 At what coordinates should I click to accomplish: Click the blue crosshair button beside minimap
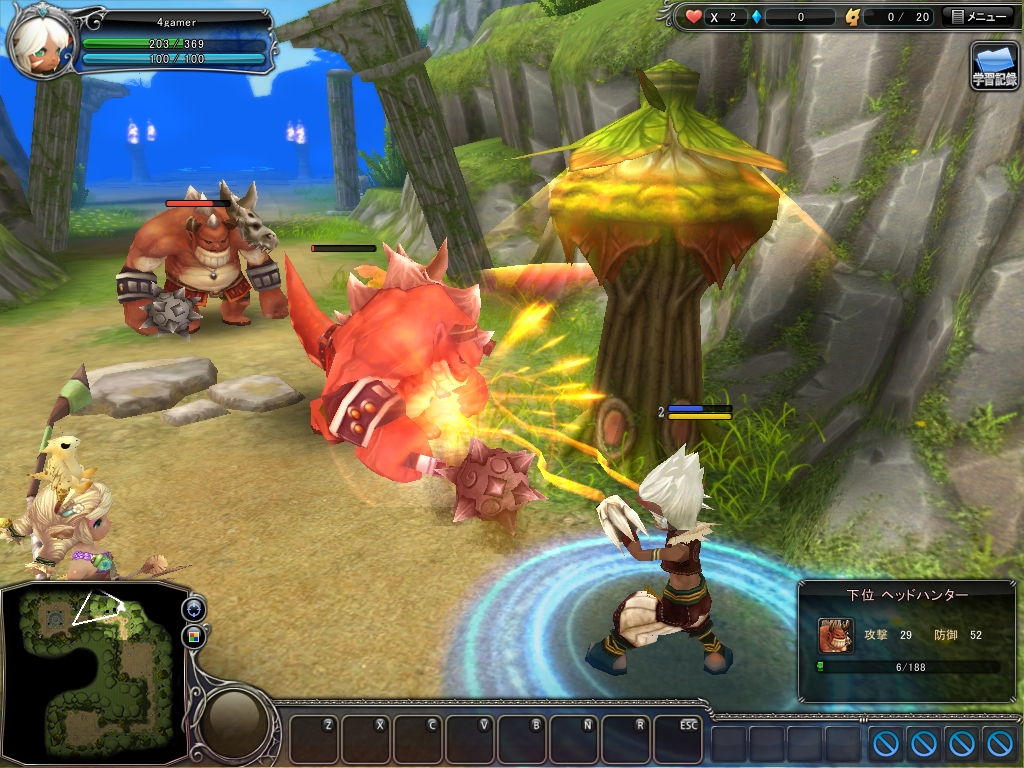click(194, 610)
